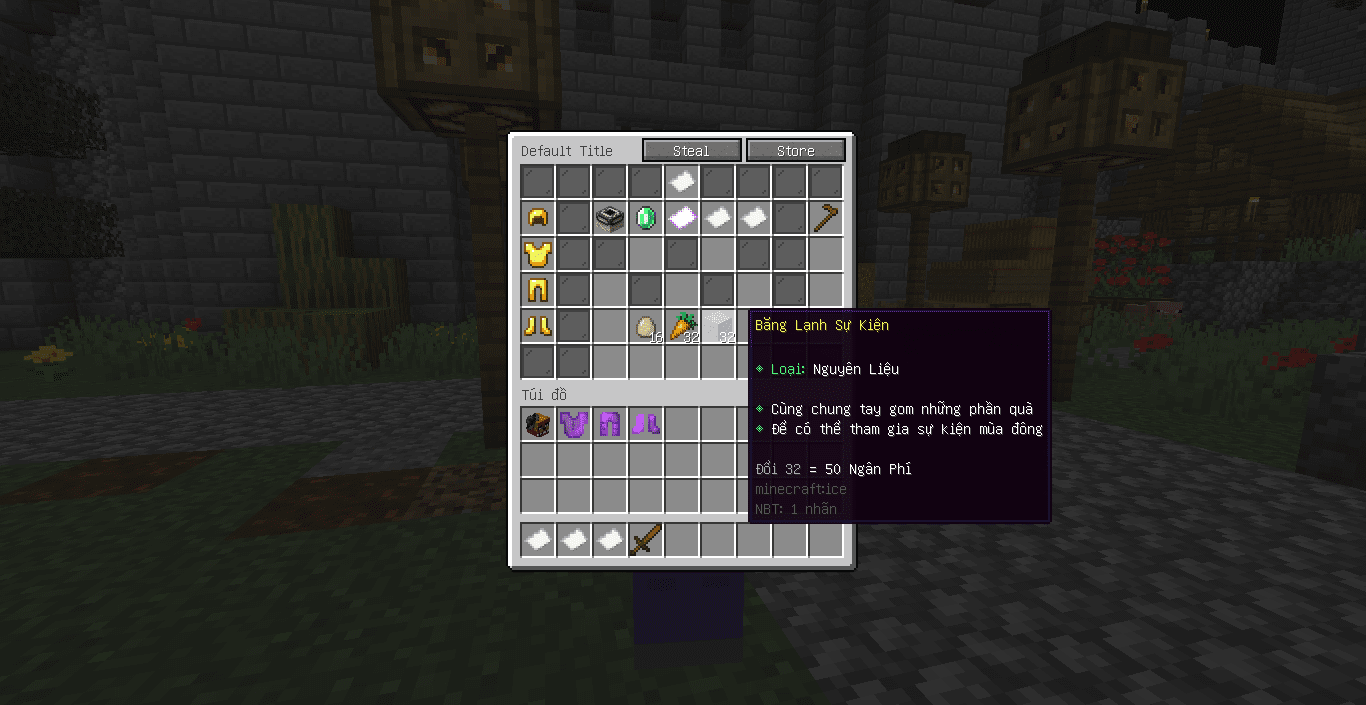Select the emerald in the chest
This screenshot has height=705, width=1366.
[646, 218]
